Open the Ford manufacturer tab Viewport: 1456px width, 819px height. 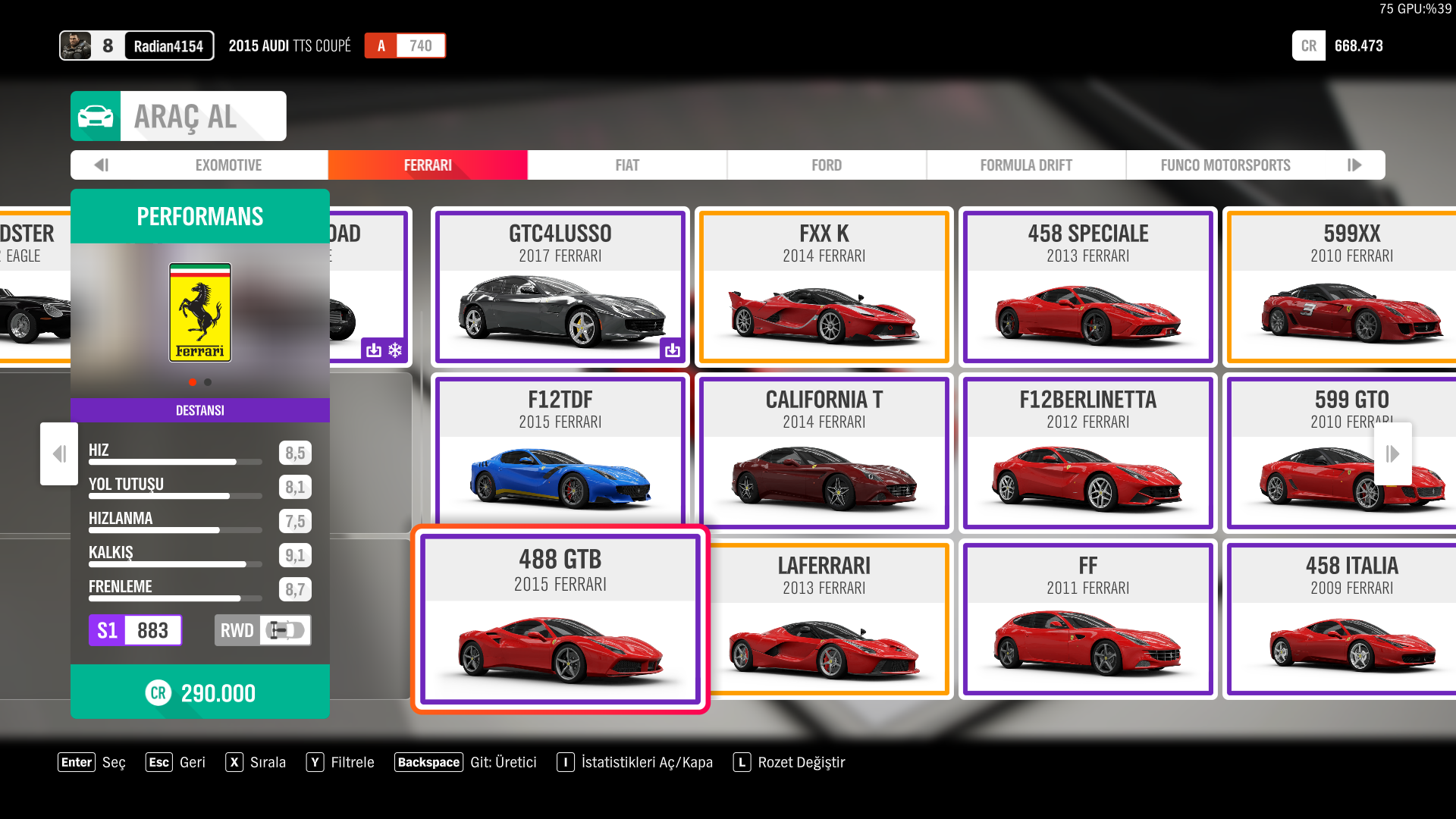(827, 165)
